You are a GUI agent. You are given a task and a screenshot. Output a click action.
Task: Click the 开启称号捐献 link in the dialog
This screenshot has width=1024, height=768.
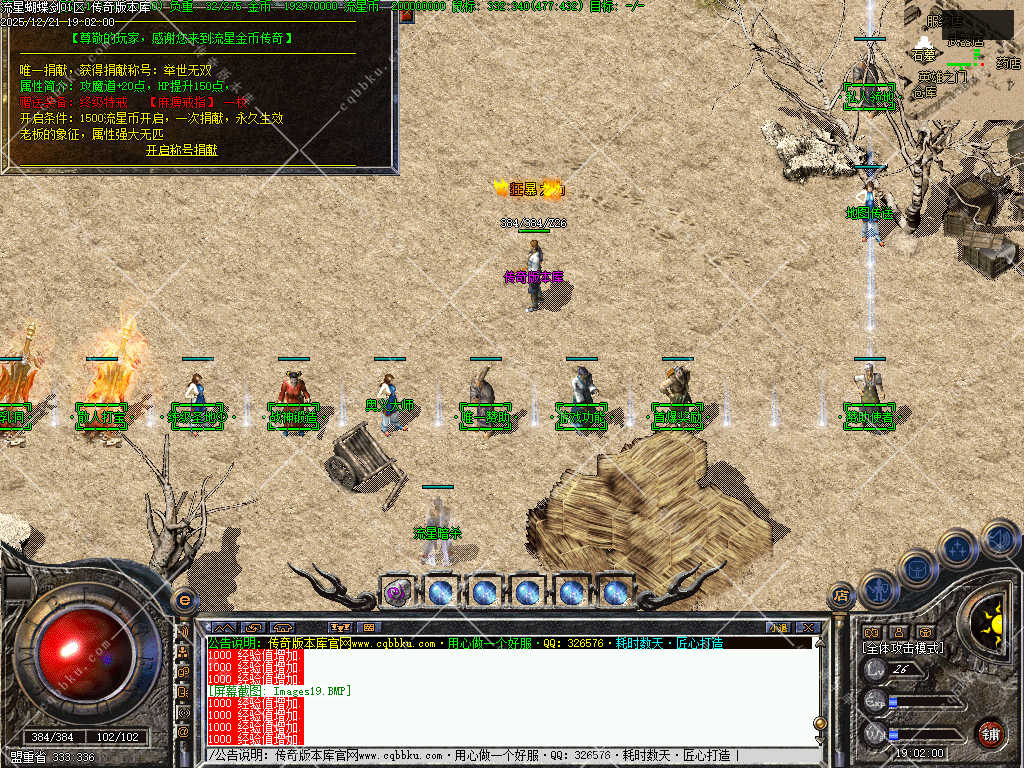181,150
